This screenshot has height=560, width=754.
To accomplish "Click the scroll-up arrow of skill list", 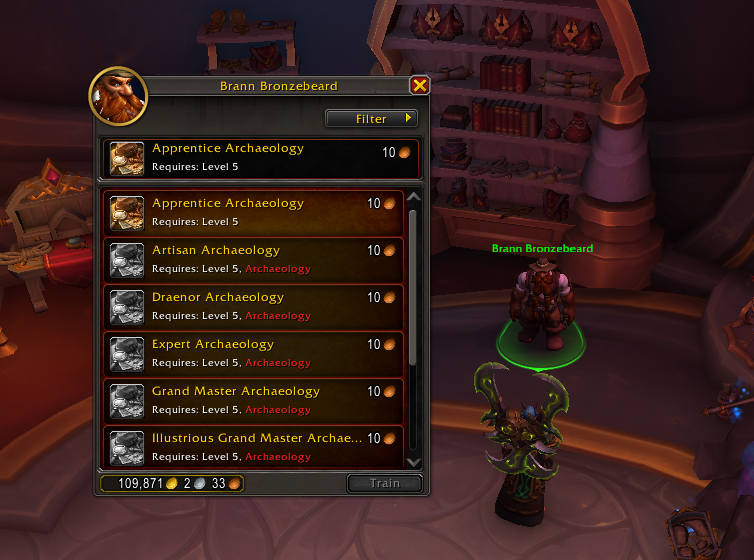I will tap(414, 198).
